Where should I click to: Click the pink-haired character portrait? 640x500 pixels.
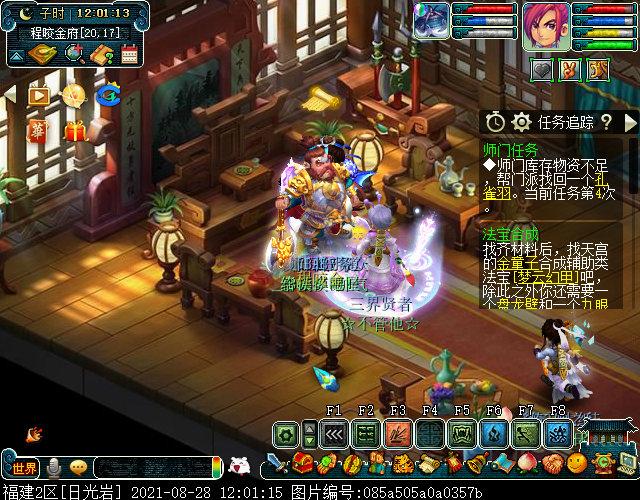(x=545, y=27)
